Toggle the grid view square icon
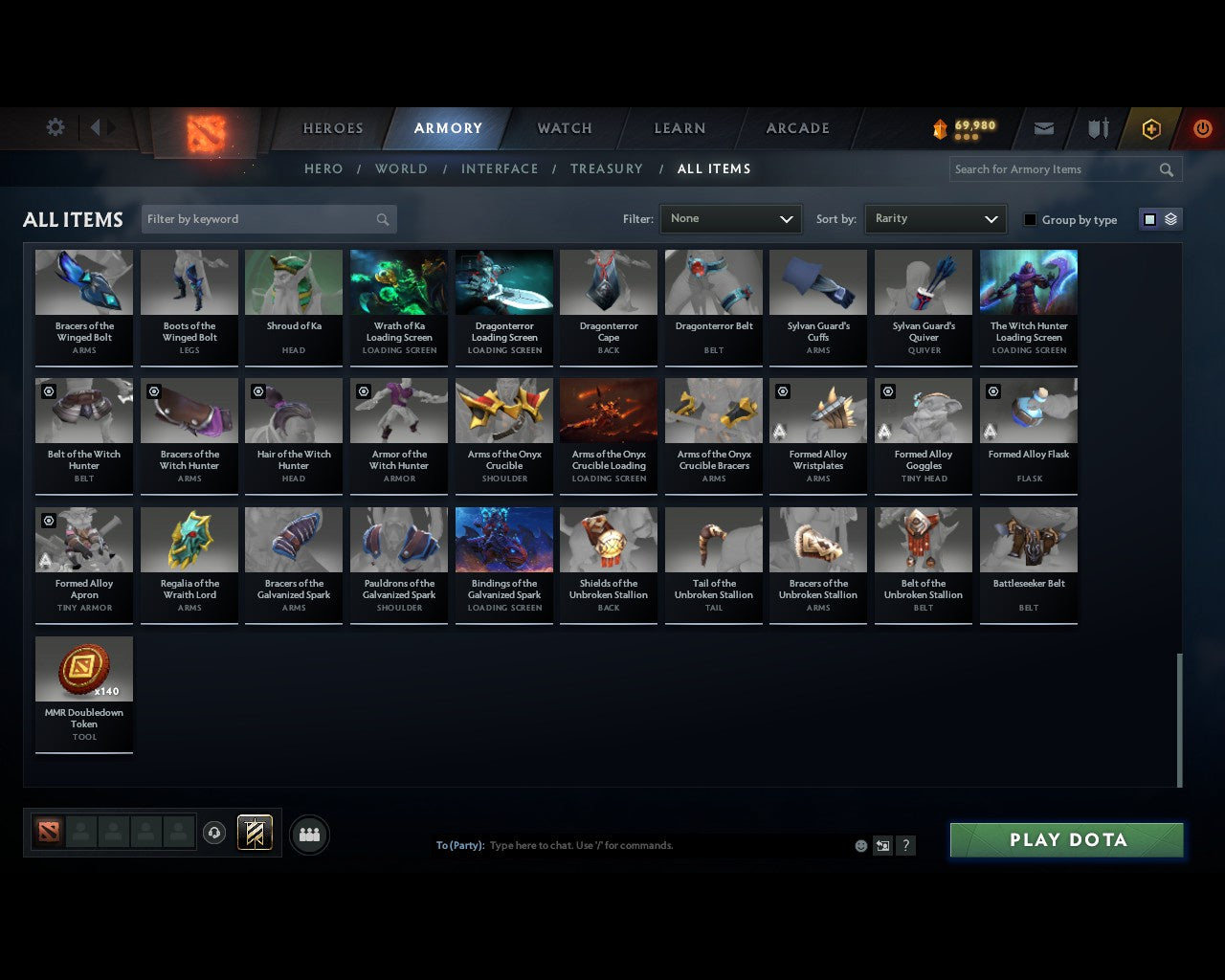The height and width of the screenshot is (980, 1225). pos(1148,219)
